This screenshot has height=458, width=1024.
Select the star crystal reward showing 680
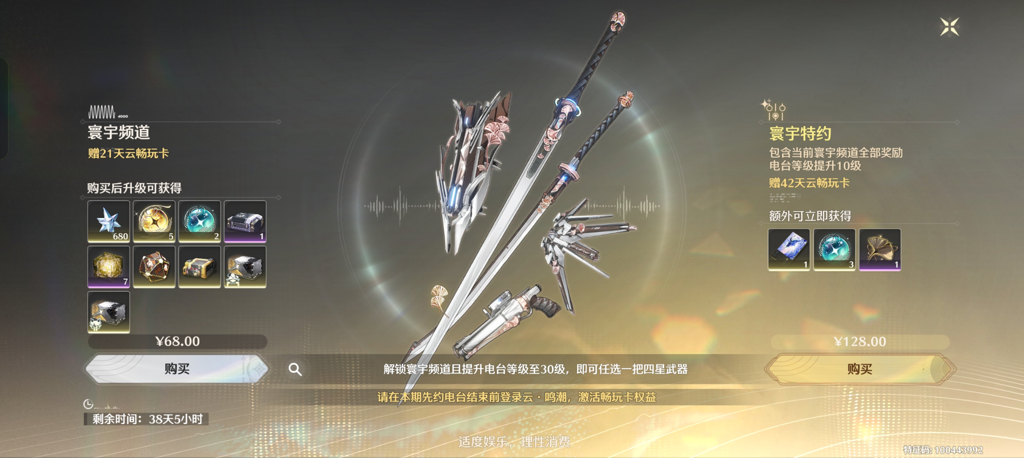point(108,221)
